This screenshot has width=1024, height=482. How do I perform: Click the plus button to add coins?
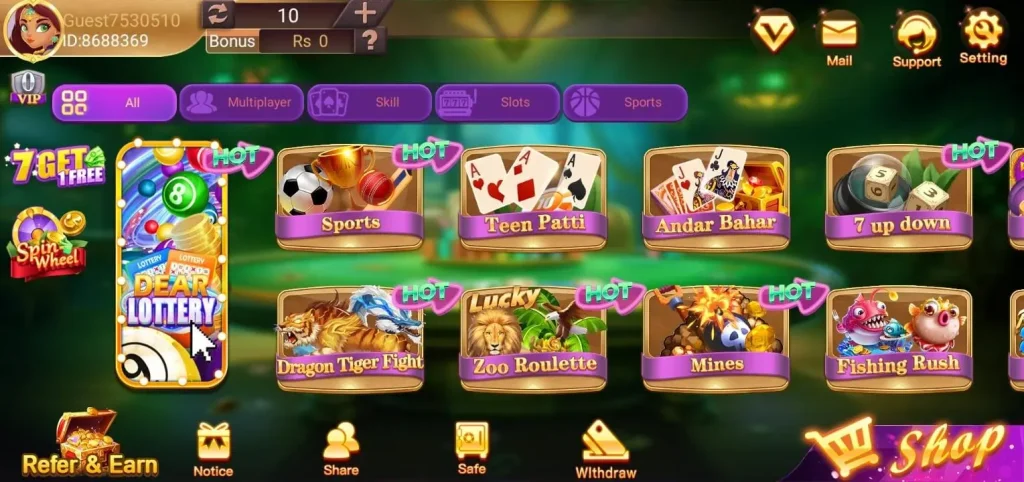(x=365, y=13)
